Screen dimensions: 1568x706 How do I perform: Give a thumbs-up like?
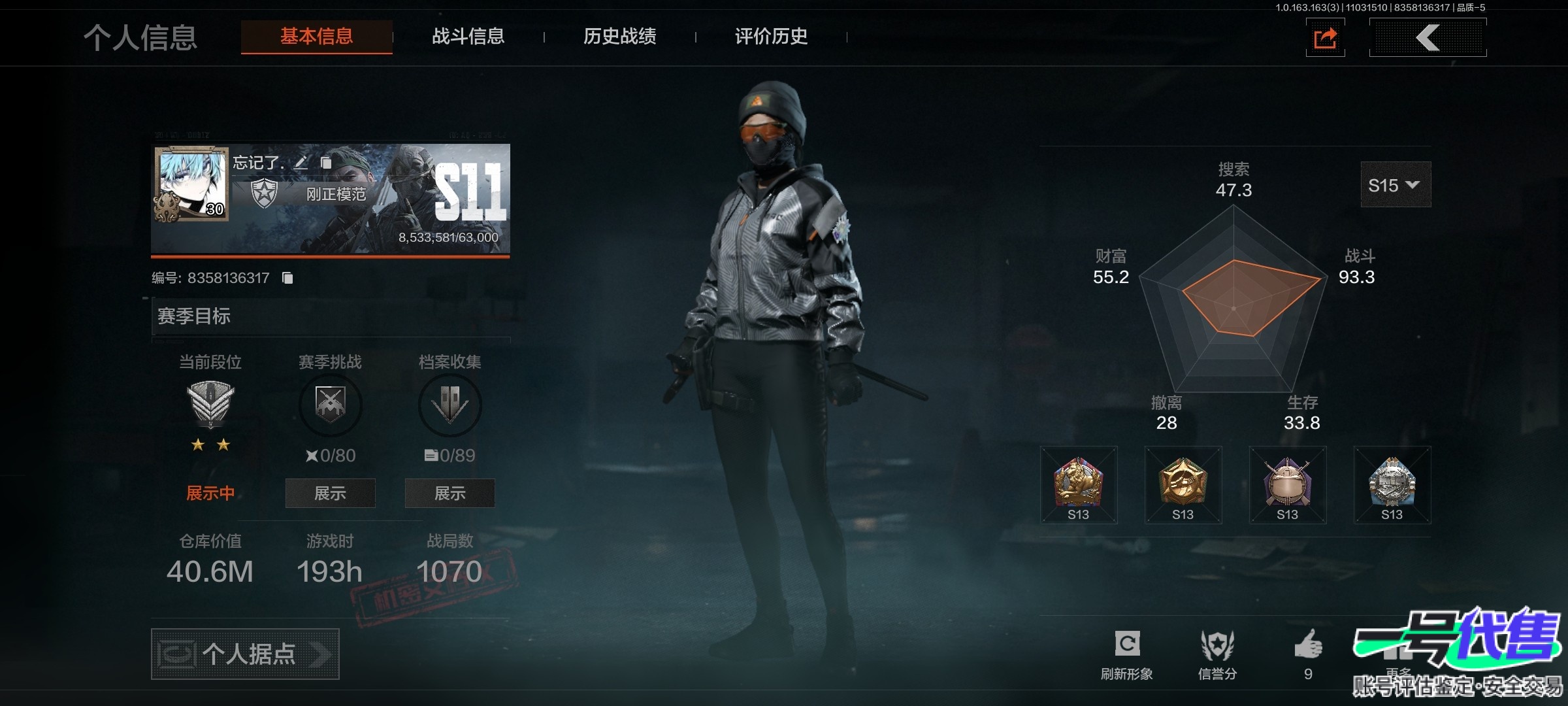point(1308,652)
